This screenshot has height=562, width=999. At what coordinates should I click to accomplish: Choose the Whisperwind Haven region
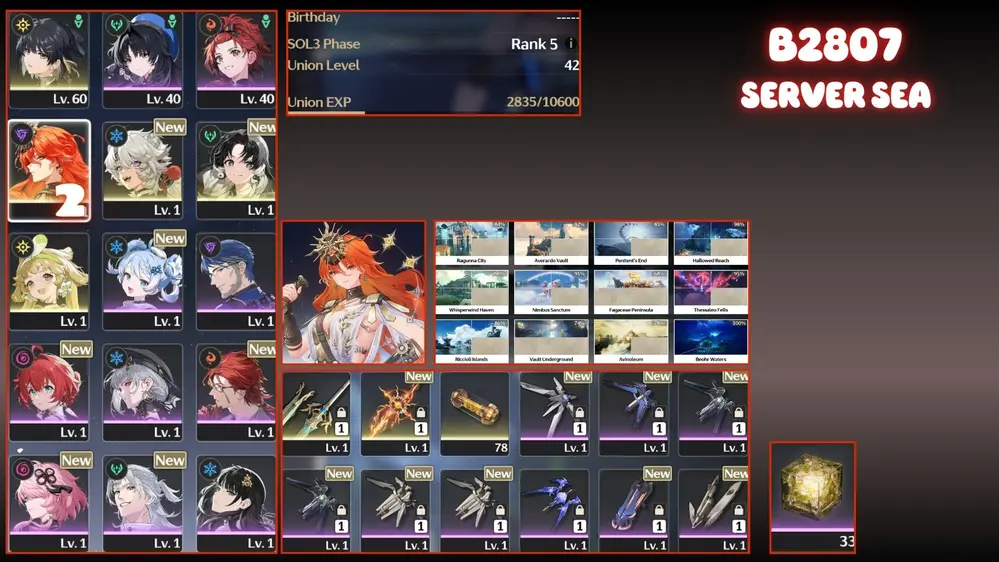(x=471, y=292)
